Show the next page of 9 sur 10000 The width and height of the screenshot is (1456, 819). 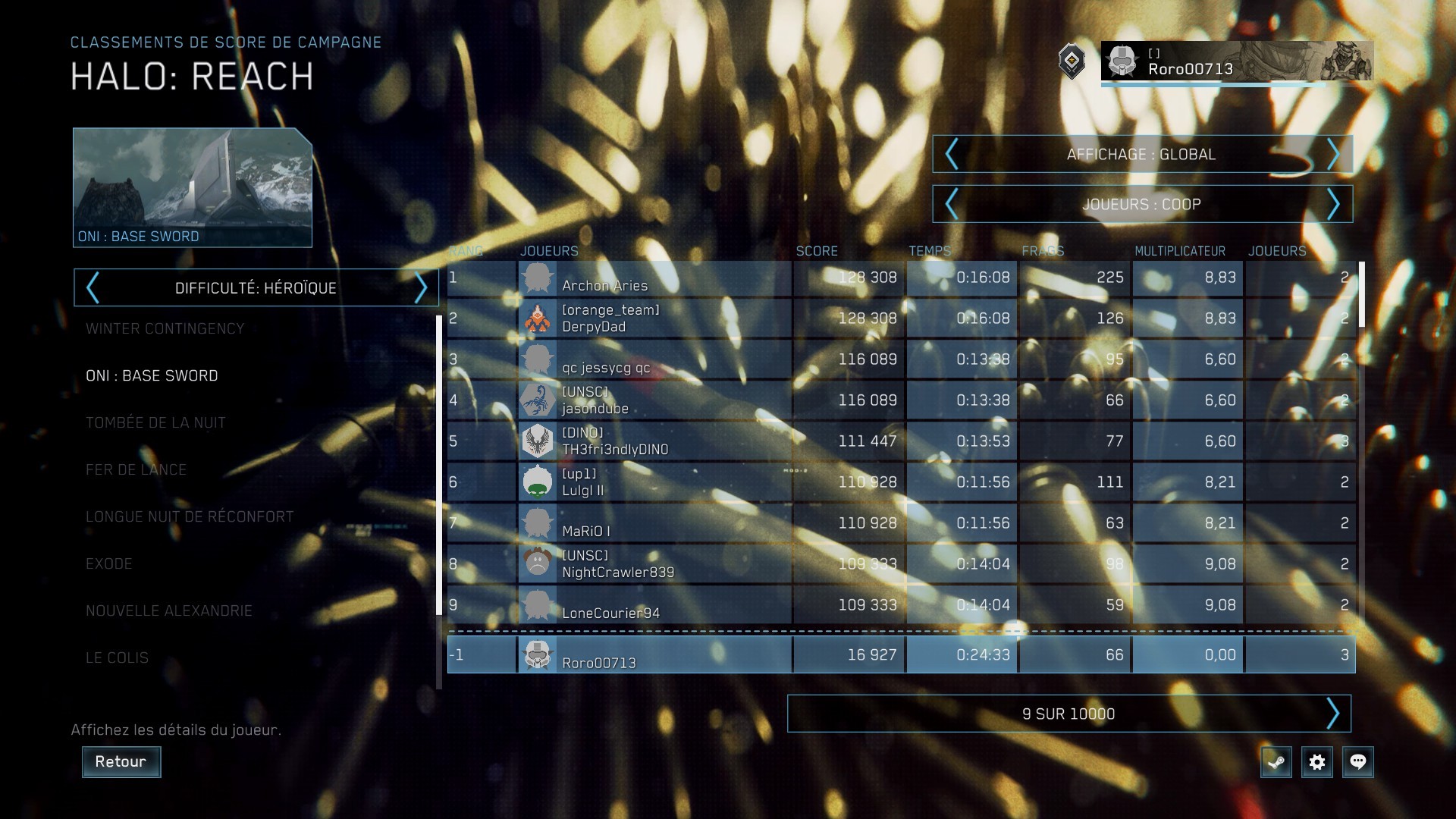tap(1332, 714)
